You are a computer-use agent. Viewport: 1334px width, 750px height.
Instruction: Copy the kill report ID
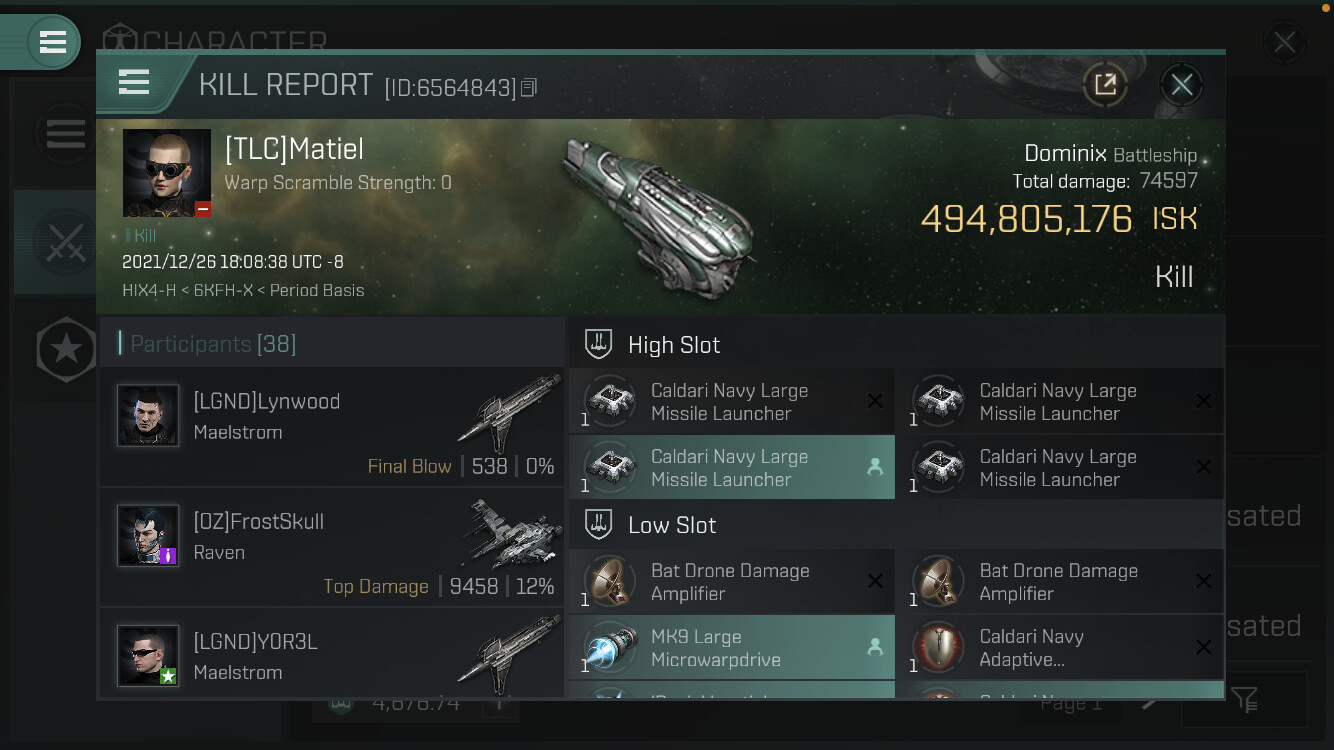(x=529, y=88)
